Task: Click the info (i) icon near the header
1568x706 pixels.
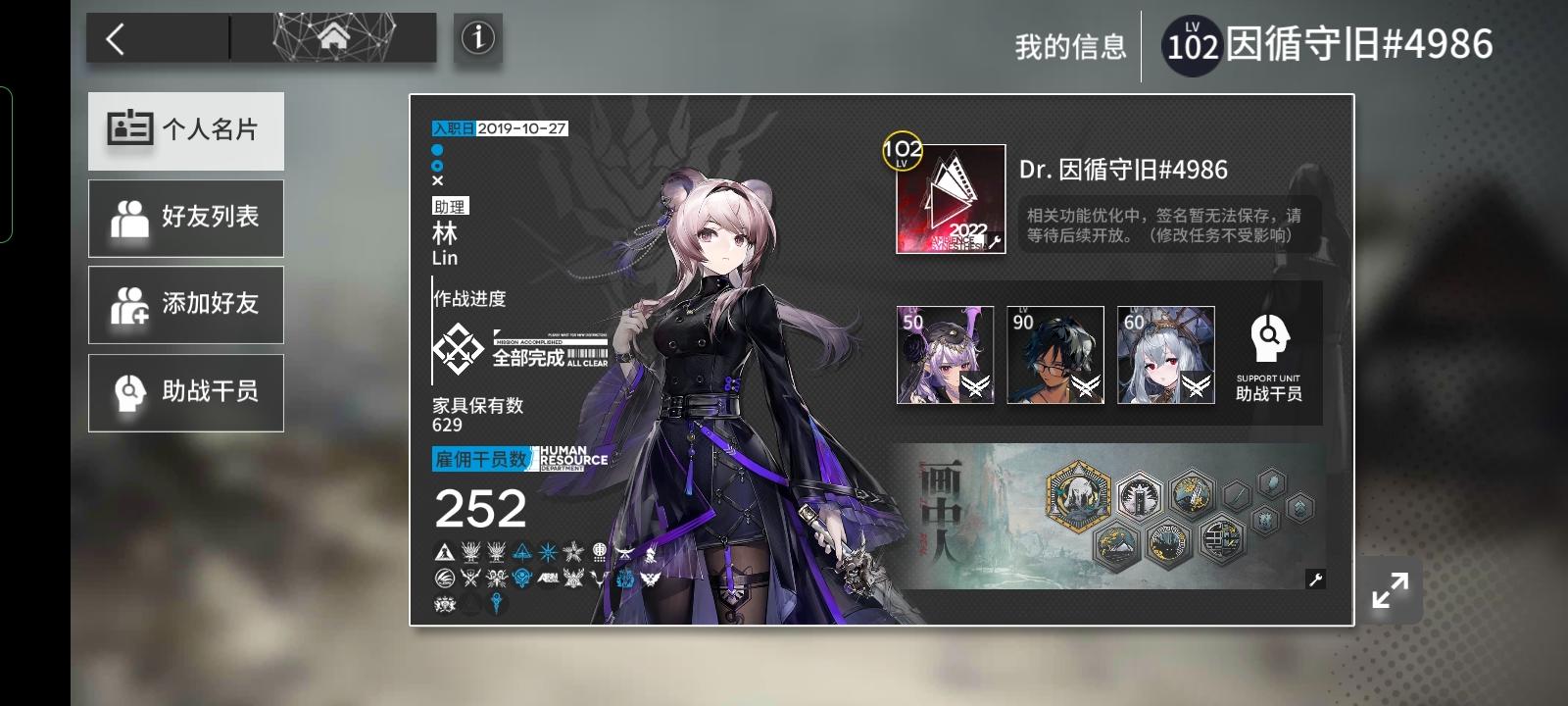Action: pyautogui.click(x=477, y=39)
